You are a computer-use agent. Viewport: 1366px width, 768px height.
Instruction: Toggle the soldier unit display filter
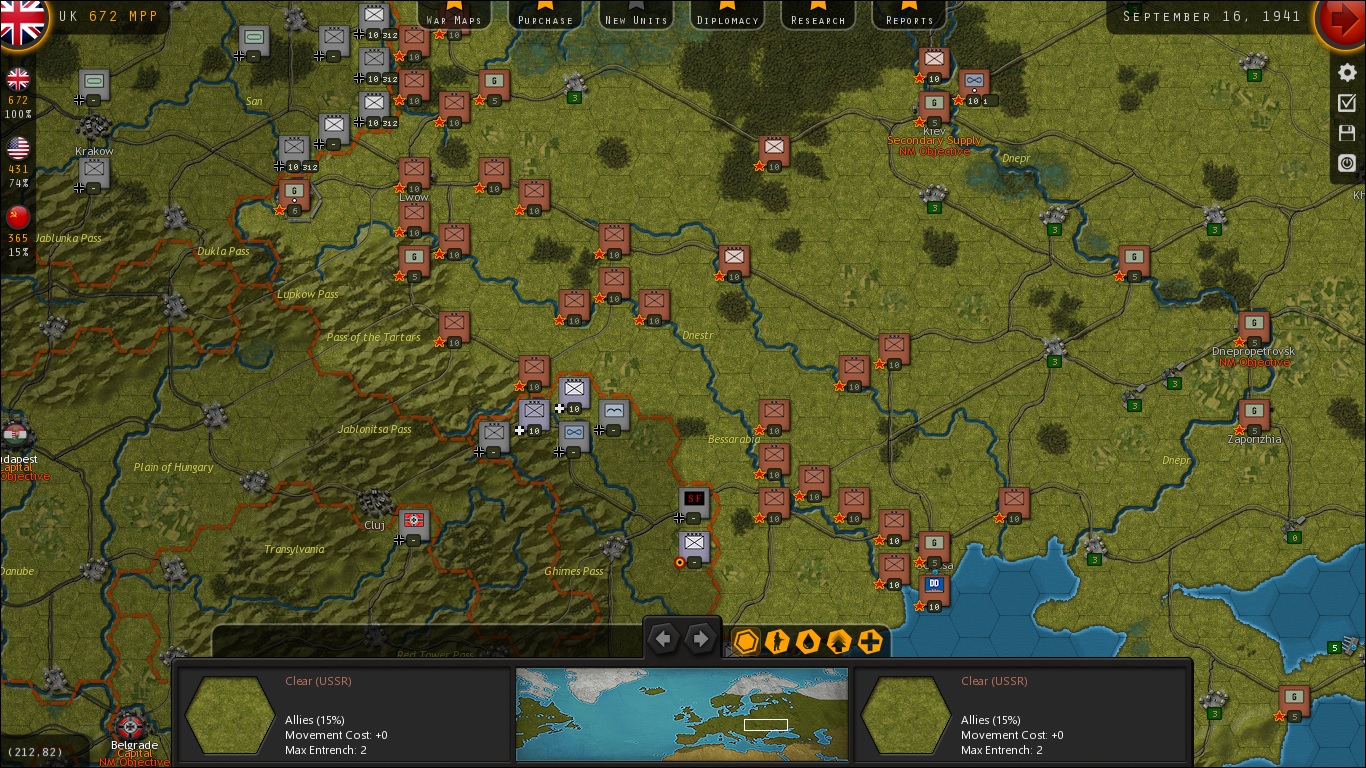pos(777,642)
